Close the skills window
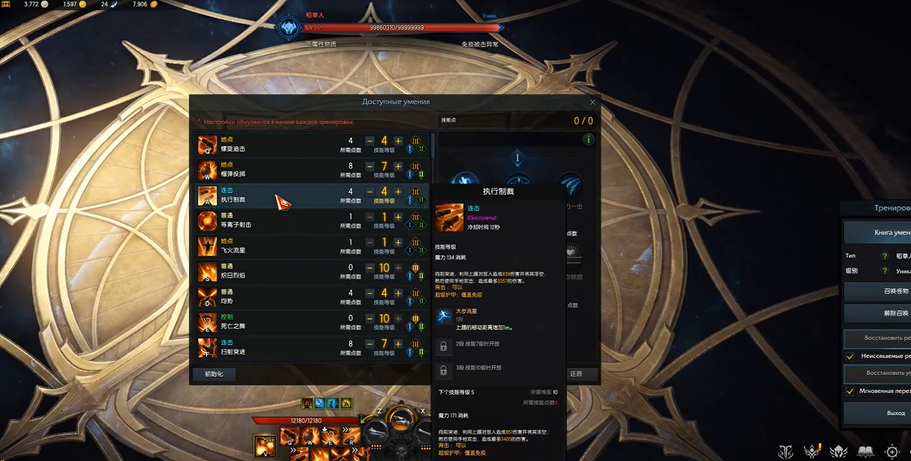This screenshot has height=461, width=911. (x=592, y=102)
